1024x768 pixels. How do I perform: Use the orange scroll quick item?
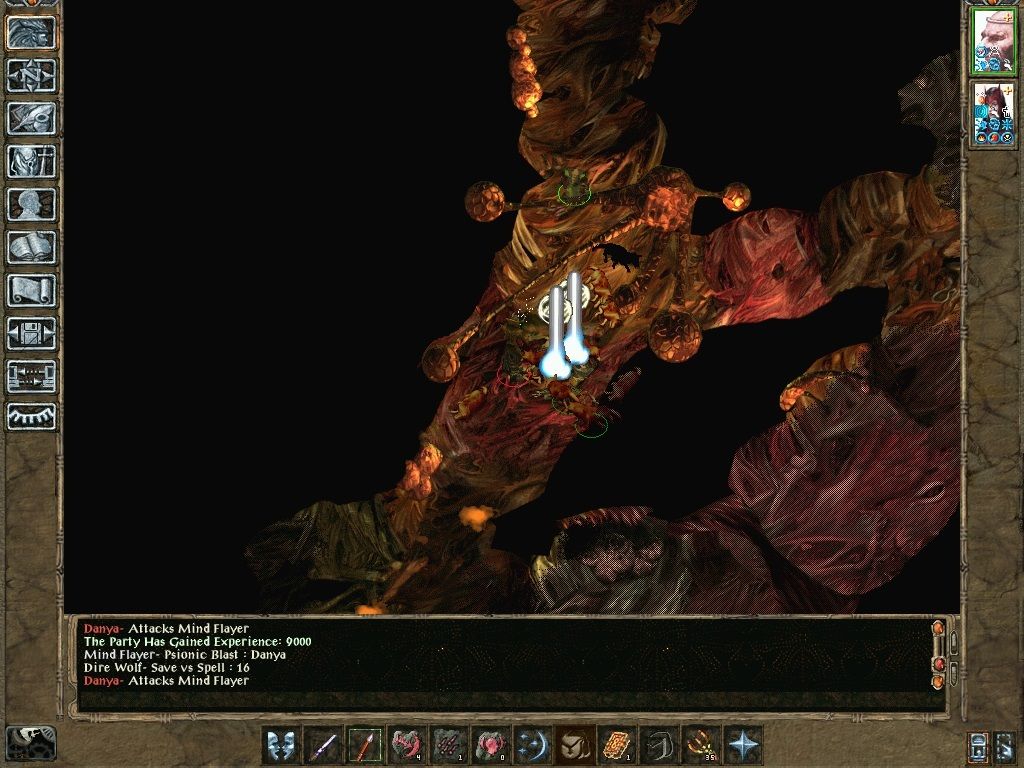click(614, 745)
